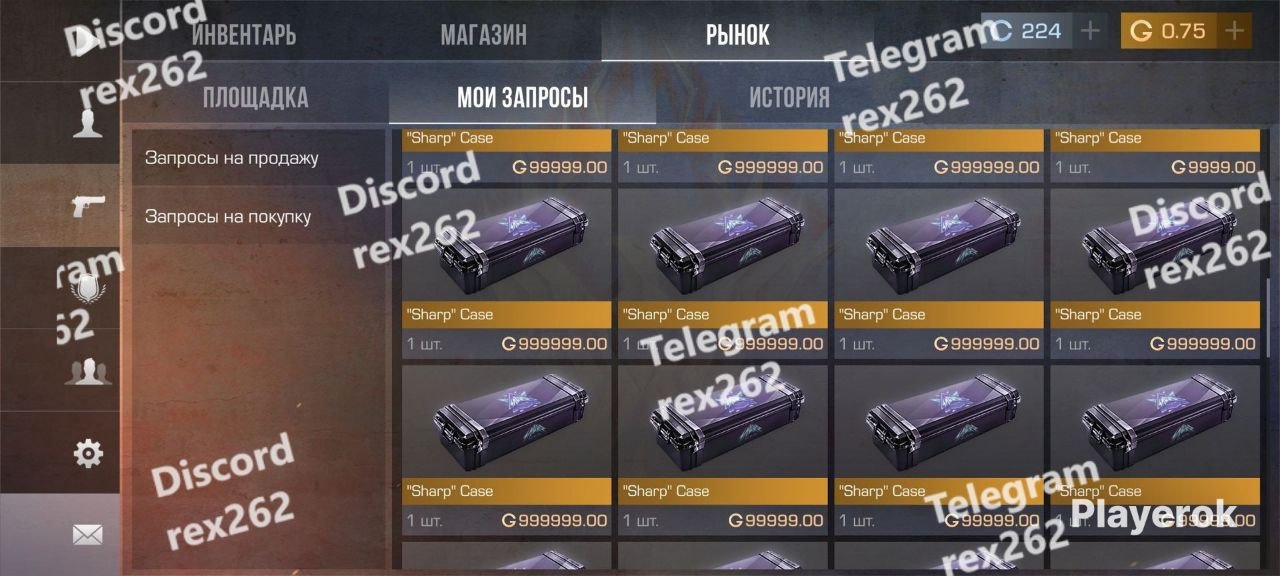The width and height of the screenshot is (1280, 576).
Task: Add gold currency with plus button
Action: [1235, 31]
